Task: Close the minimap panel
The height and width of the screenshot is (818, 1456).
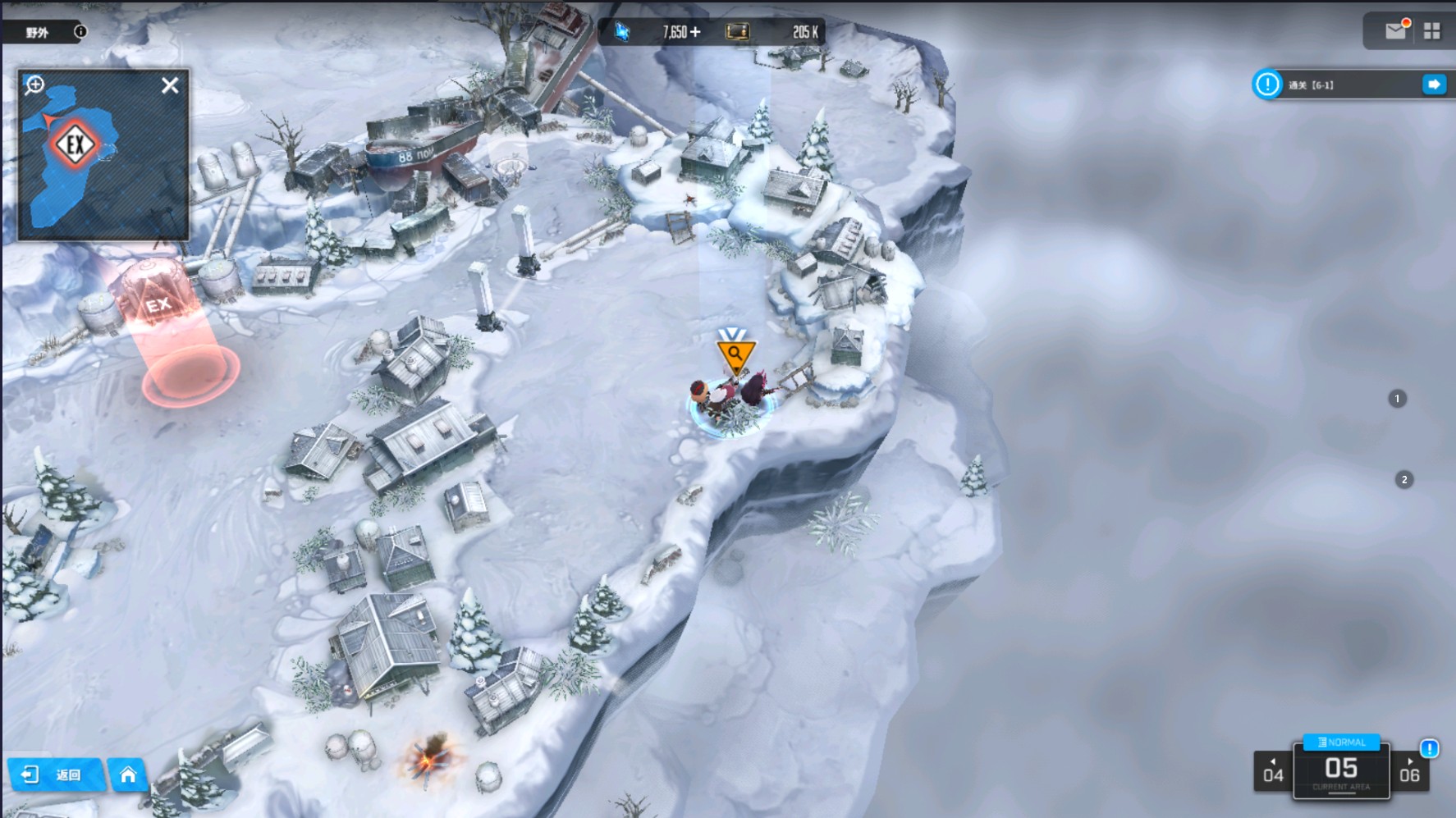Action: tap(170, 85)
